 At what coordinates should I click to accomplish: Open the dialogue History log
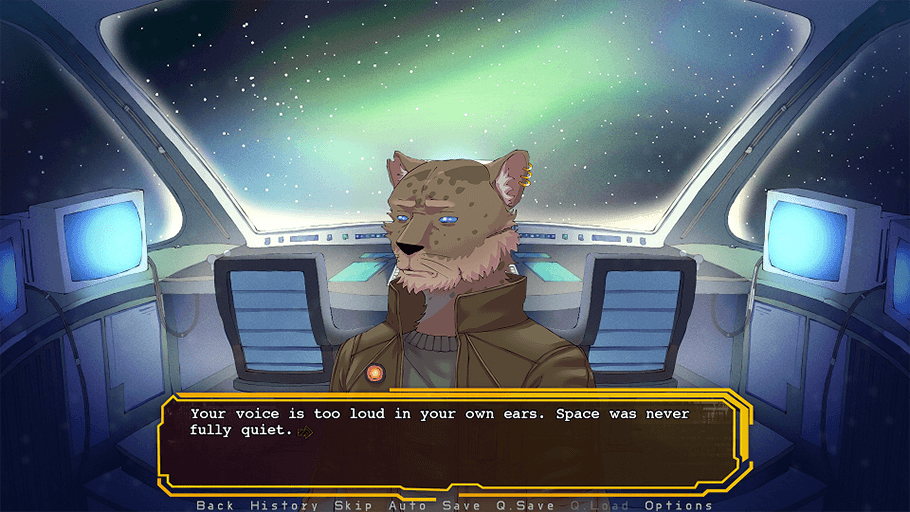coord(284,505)
